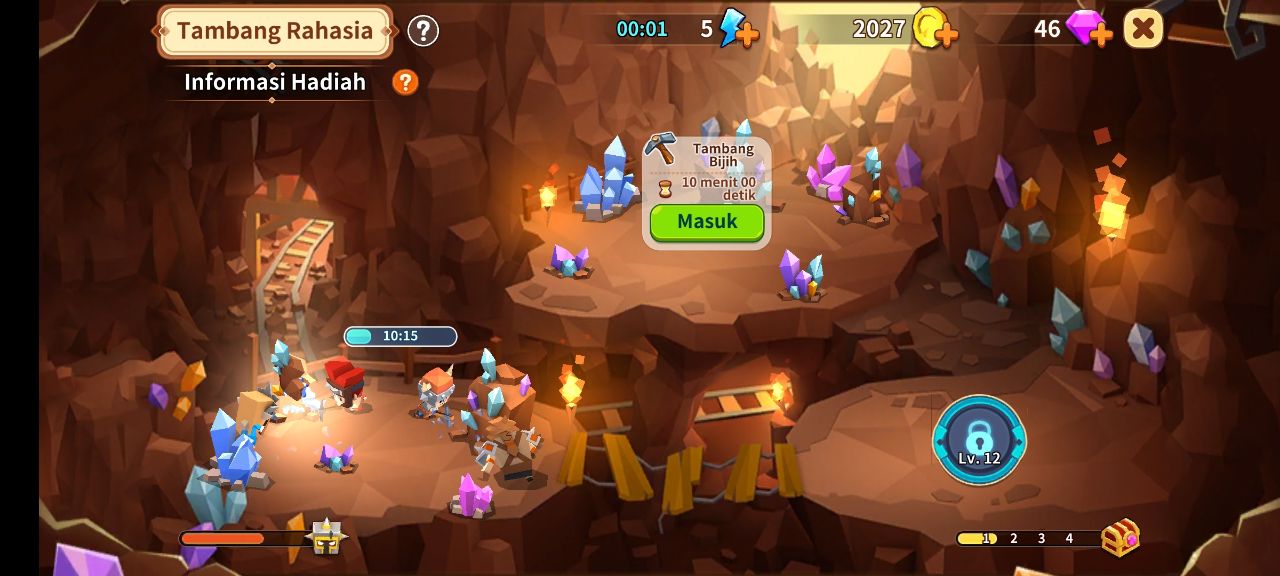Image resolution: width=1280 pixels, height=576 pixels.
Task: Open the treasure chest reward
Action: point(1120,538)
